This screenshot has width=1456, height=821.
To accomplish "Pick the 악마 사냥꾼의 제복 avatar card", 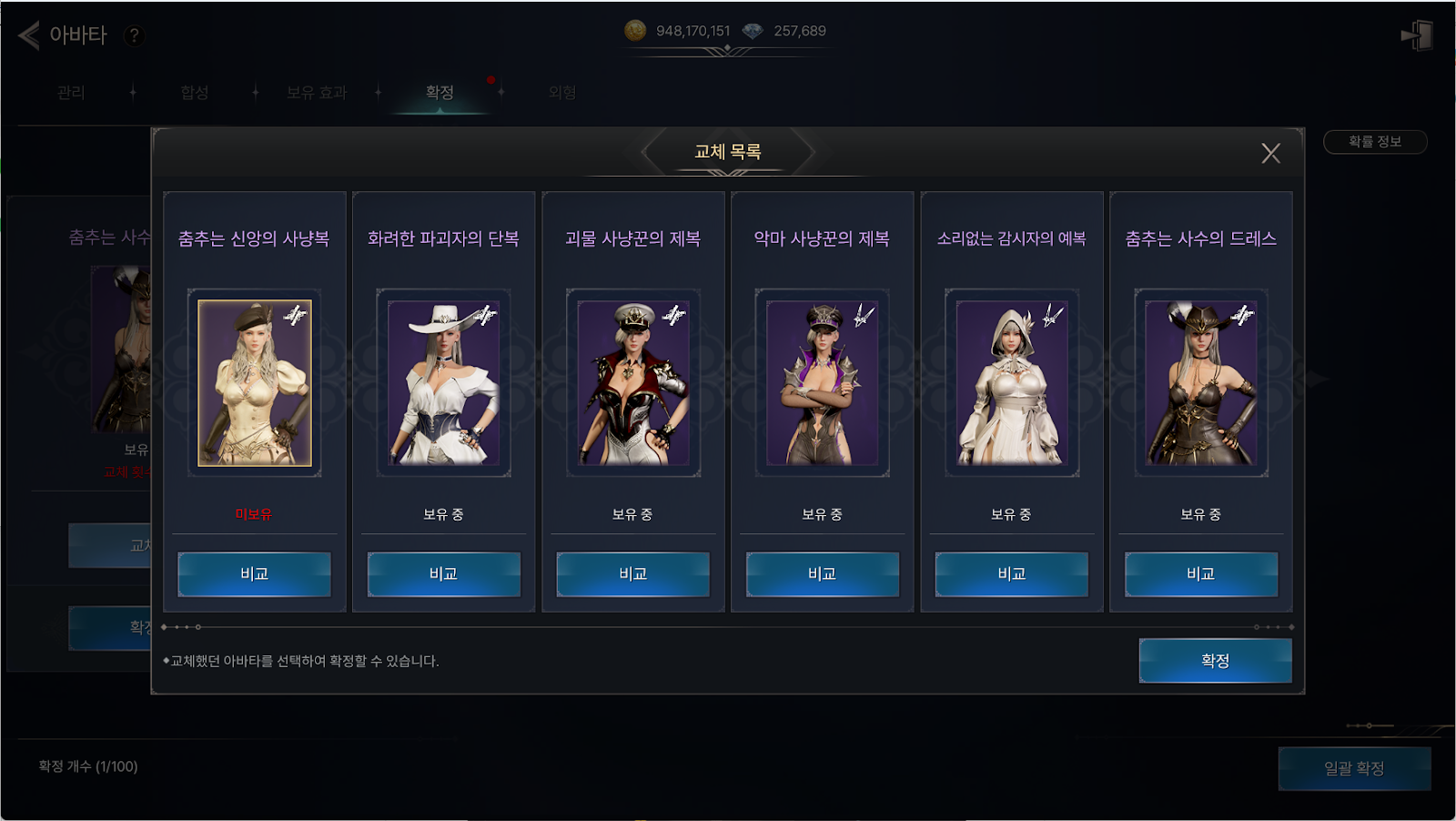I will click(823, 383).
